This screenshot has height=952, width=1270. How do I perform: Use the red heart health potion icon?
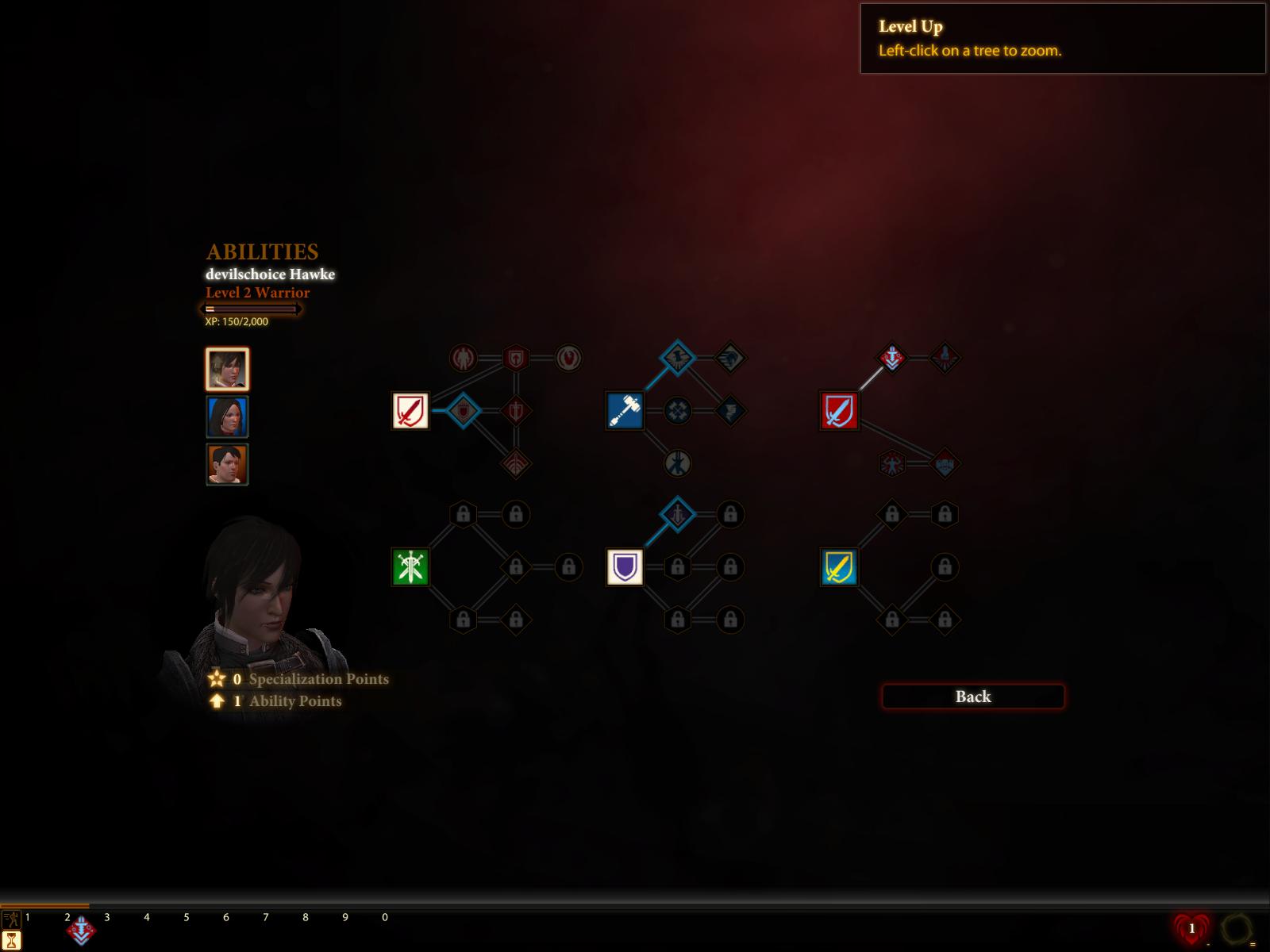1191,928
